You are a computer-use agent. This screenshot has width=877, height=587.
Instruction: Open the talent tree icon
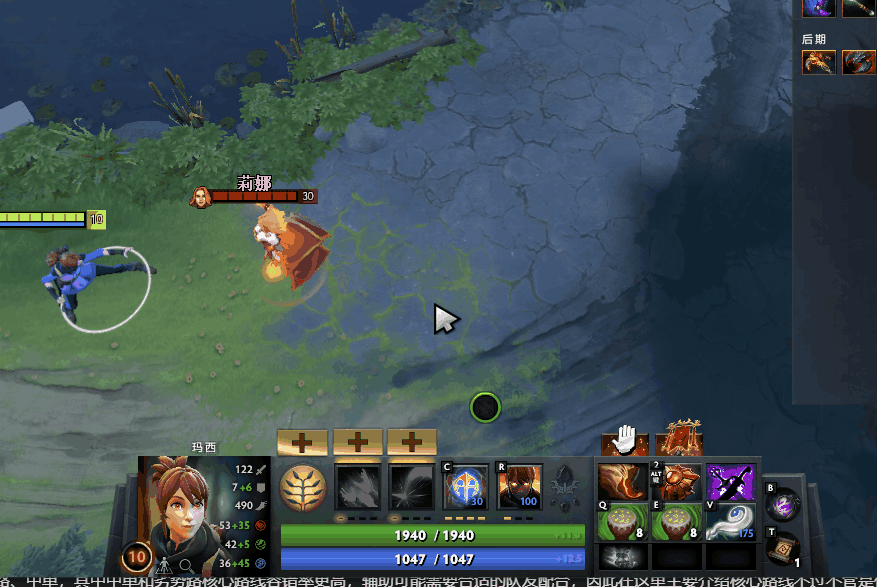coord(567,486)
